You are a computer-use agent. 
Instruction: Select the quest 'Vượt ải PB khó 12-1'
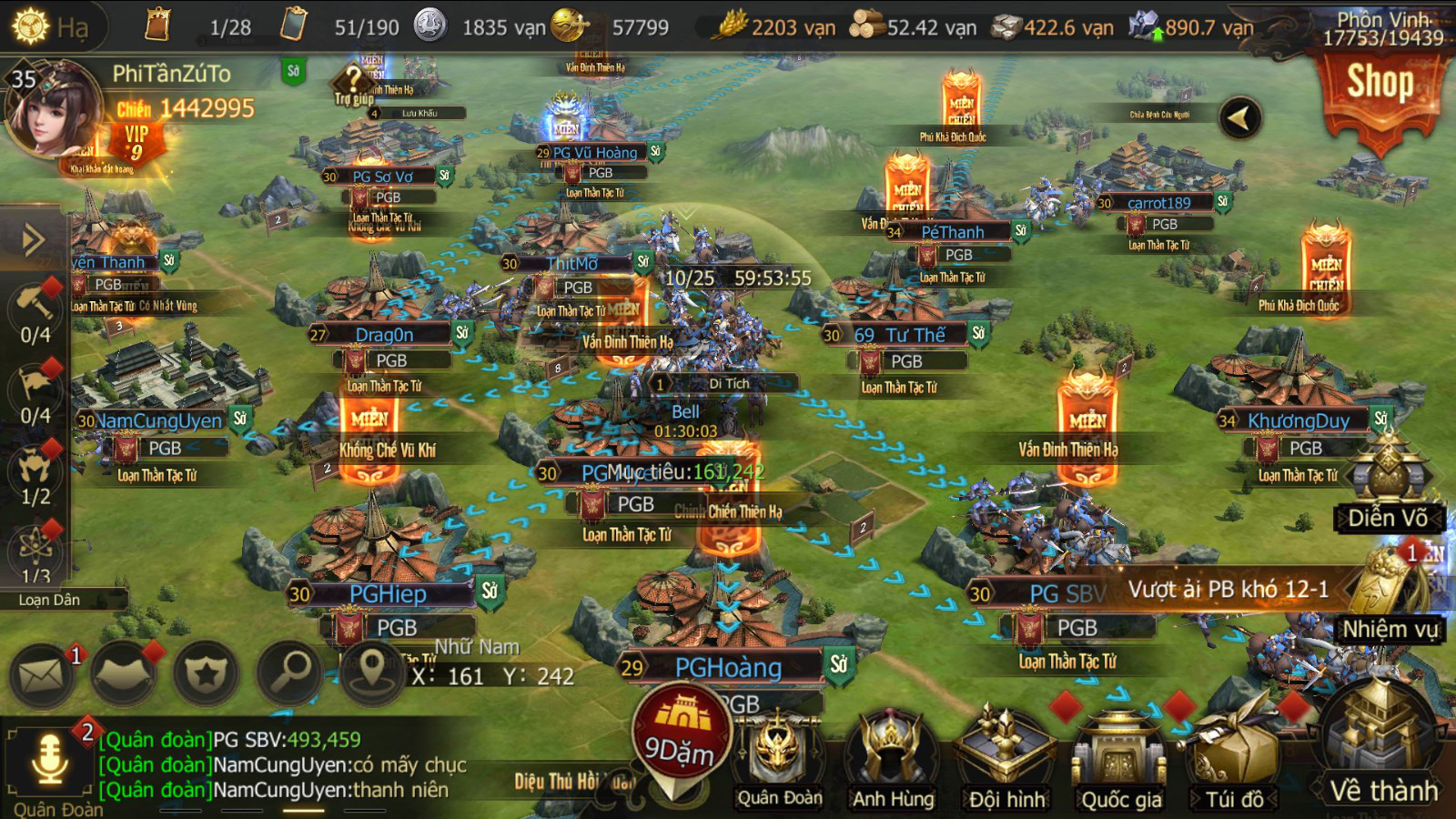1228,590
